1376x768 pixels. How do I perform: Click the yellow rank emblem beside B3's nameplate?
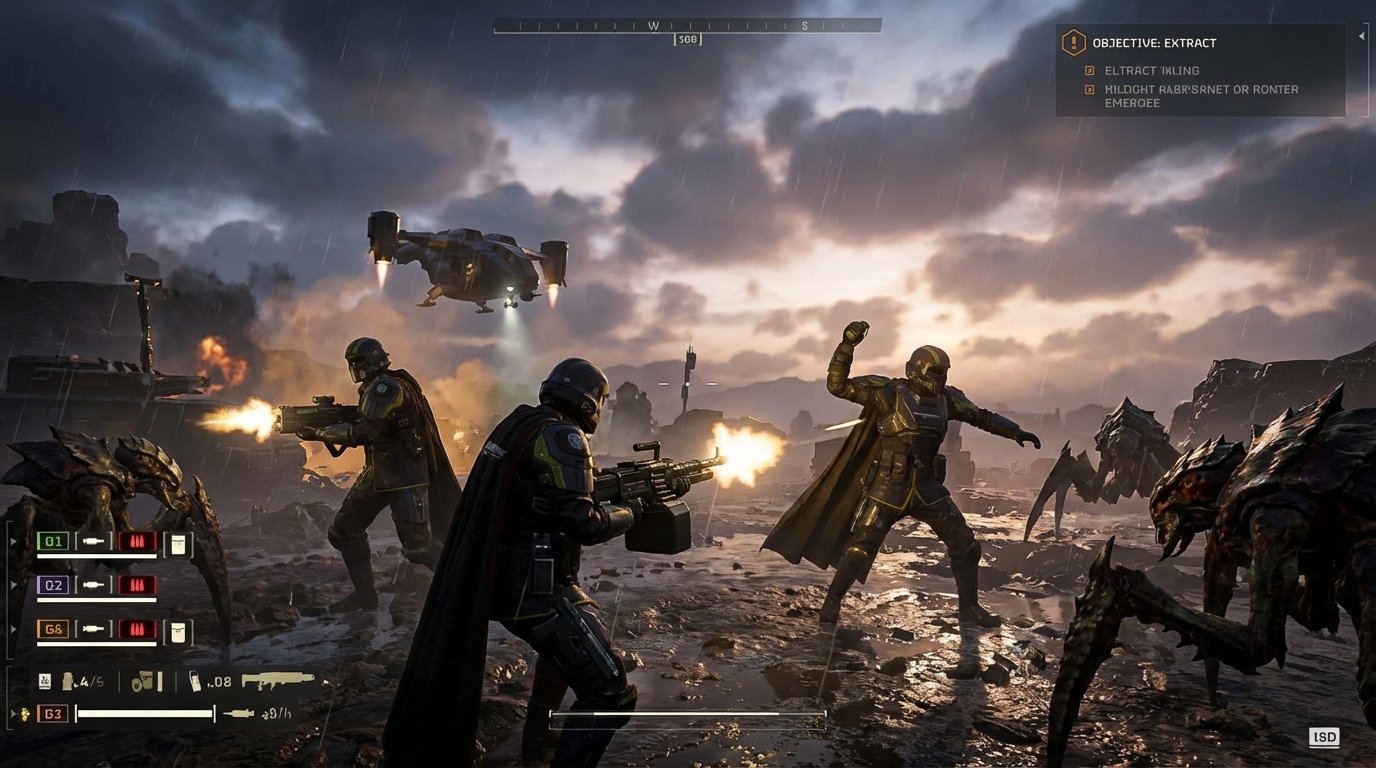pyautogui.click(x=26, y=714)
